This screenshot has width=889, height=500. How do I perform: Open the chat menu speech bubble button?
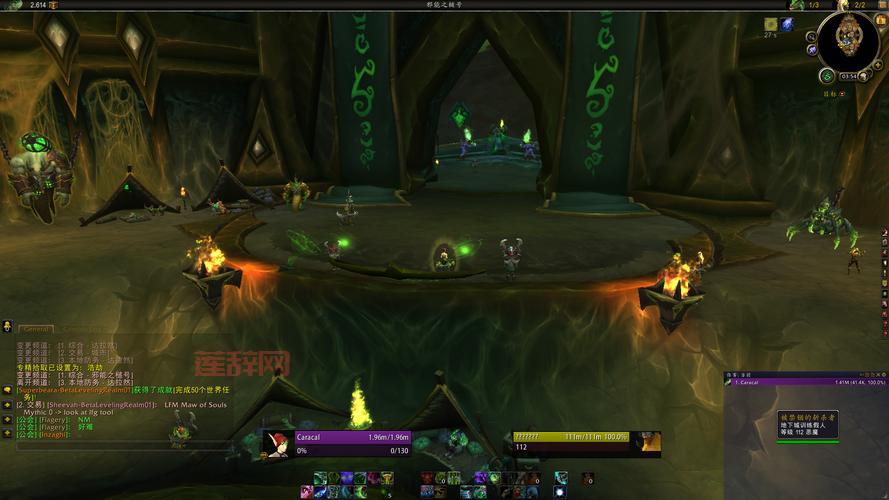[7, 389]
